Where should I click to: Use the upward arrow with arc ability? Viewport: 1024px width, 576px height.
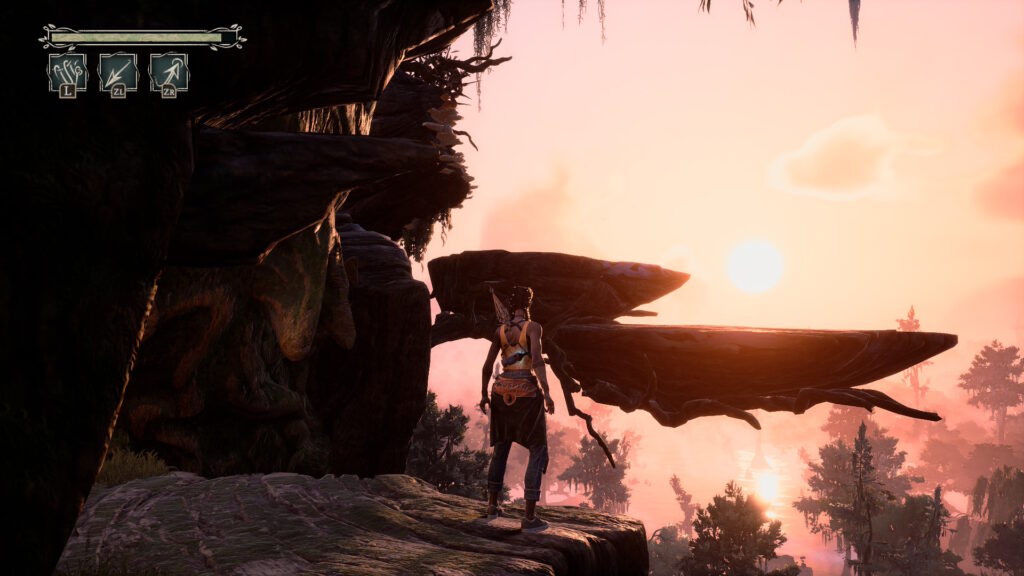[169, 73]
